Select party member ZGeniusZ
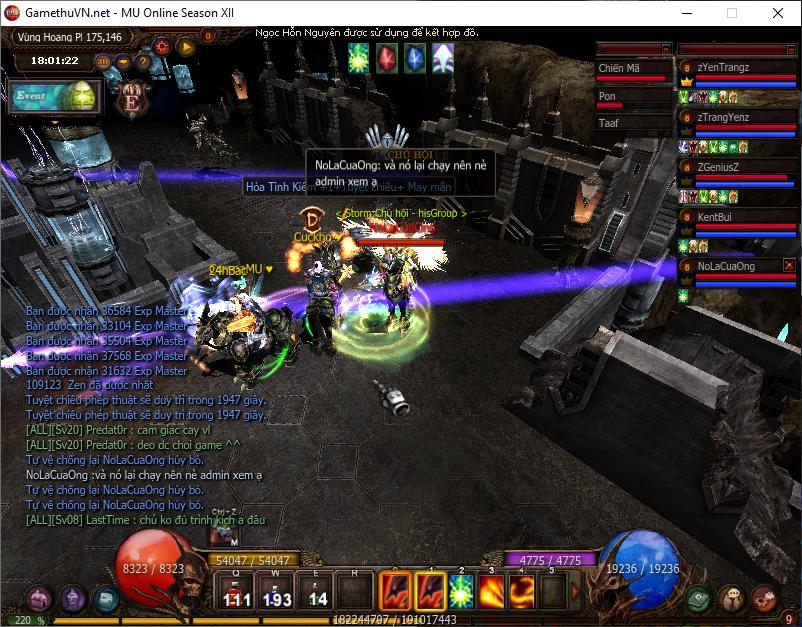Viewport: 802px width, 627px height. pyautogui.click(x=735, y=167)
